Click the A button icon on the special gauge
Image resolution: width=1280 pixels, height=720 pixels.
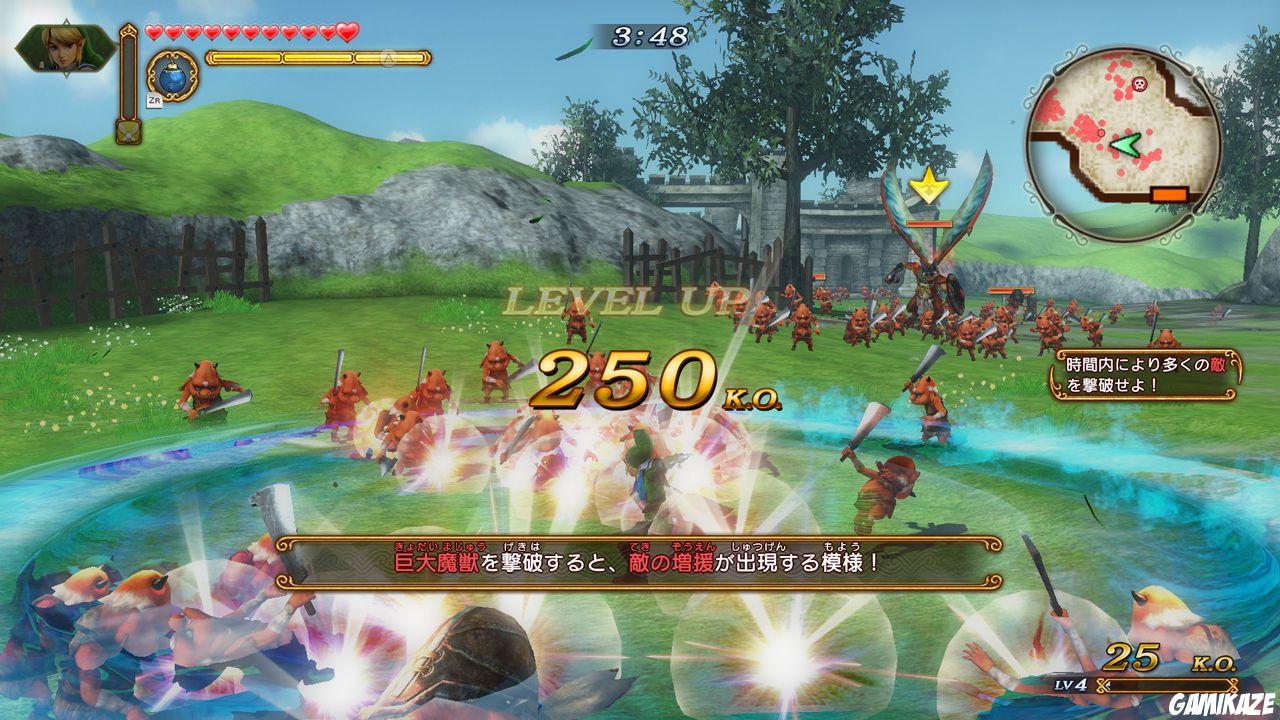tap(389, 57)
